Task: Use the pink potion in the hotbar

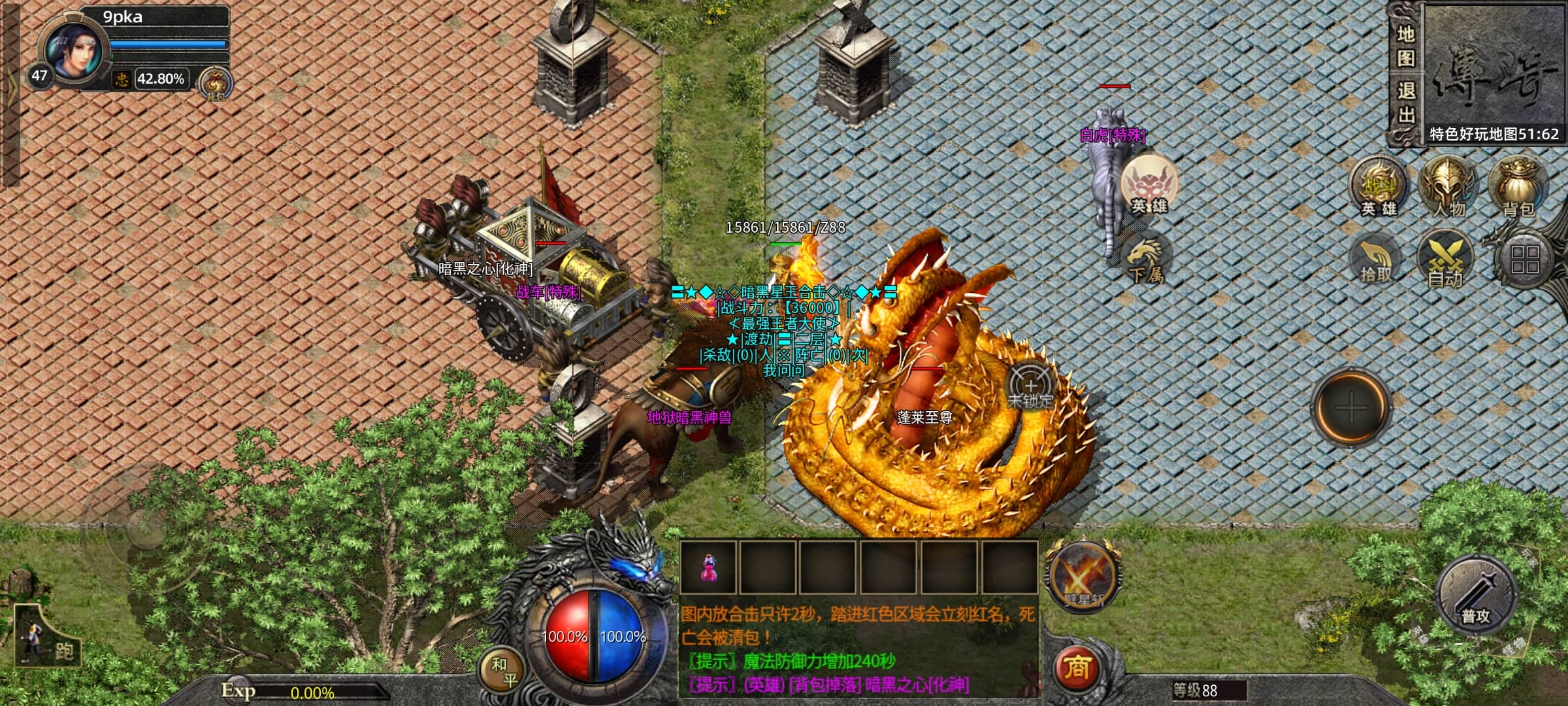Action: click(708, 567)
